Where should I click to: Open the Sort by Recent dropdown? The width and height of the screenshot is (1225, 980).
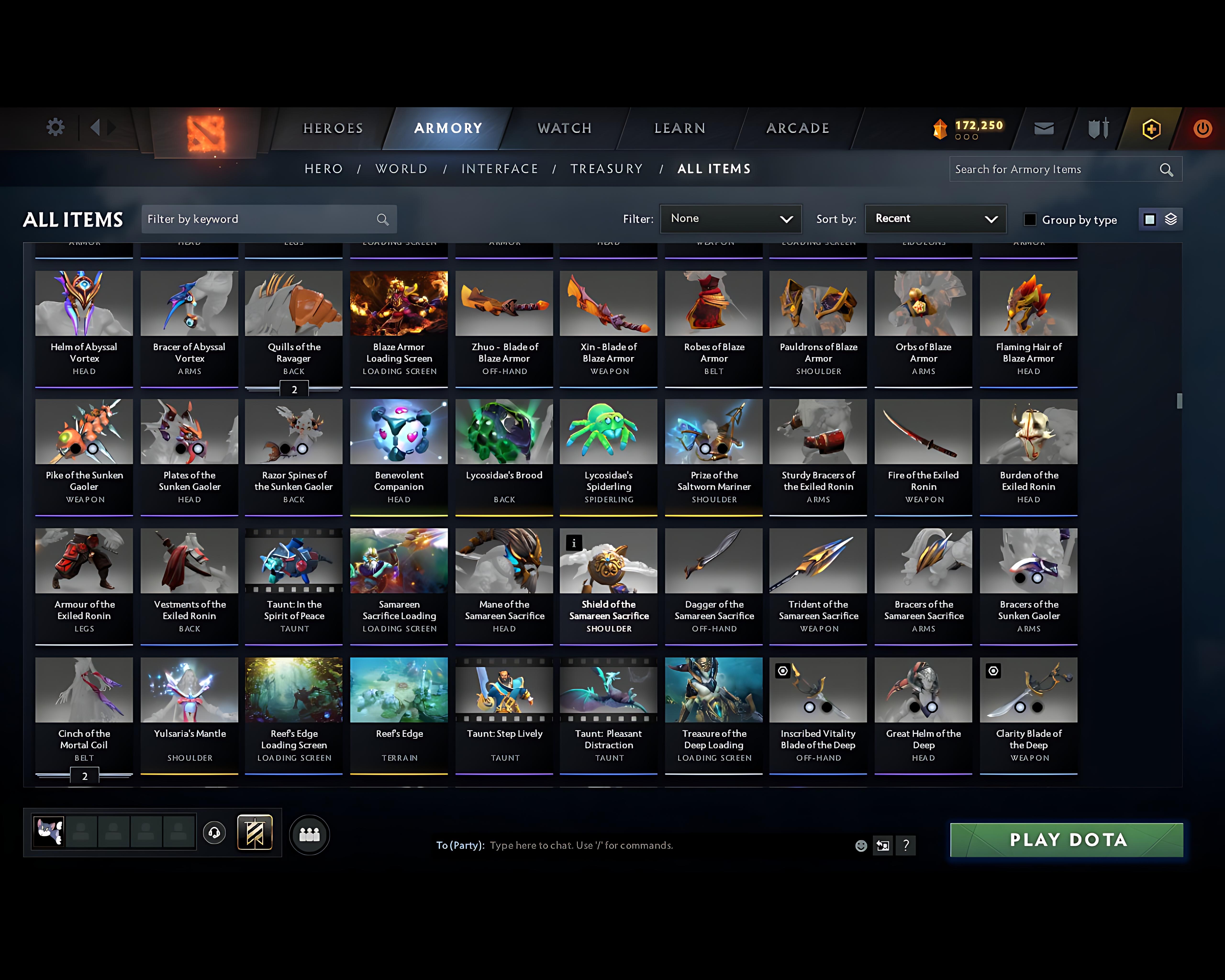click(935, 219)
